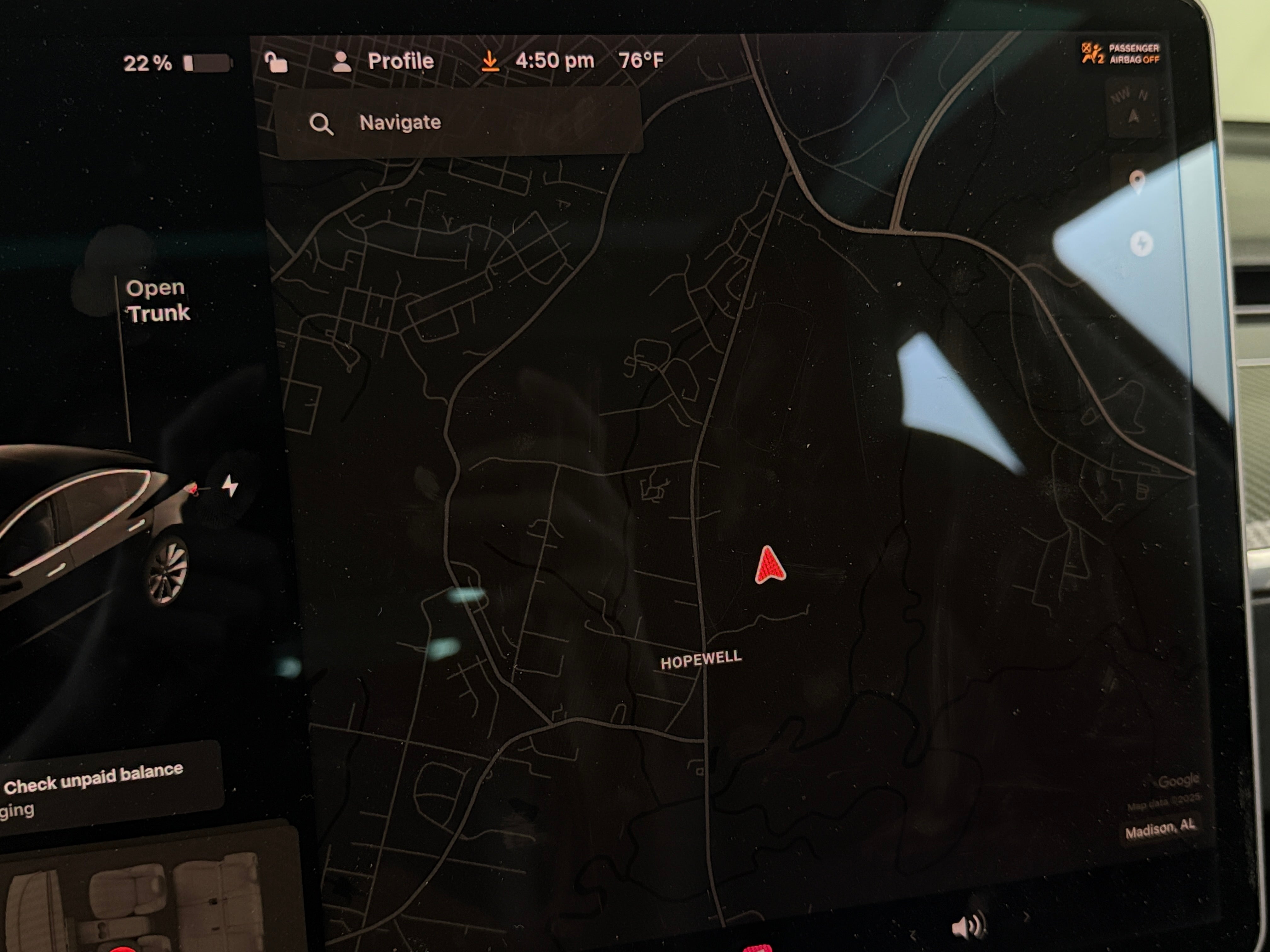
Task: Open the orange software download indicator
Action: (x=489, y=61)
